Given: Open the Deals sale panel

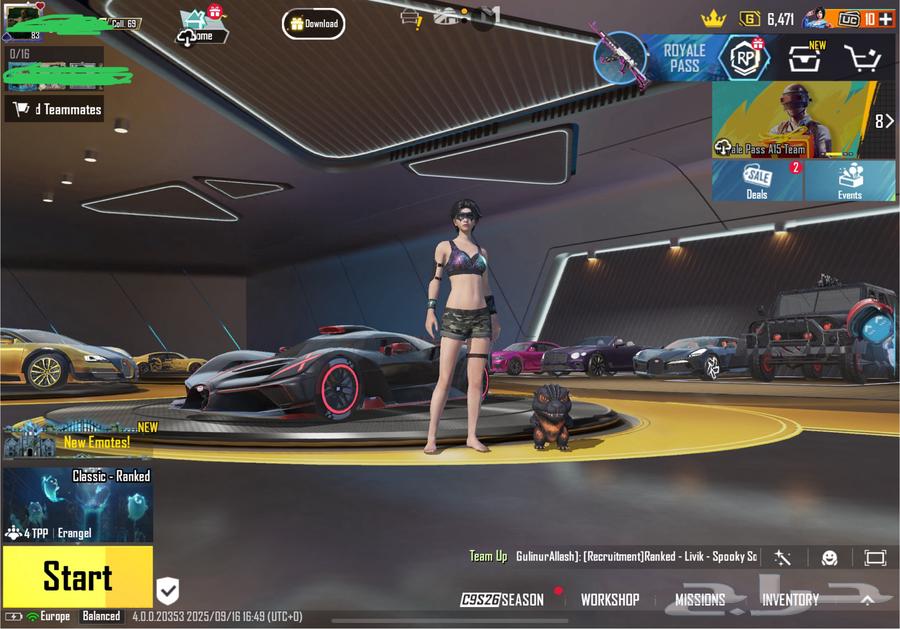Looking at the screenshot, I should point(757,181).
